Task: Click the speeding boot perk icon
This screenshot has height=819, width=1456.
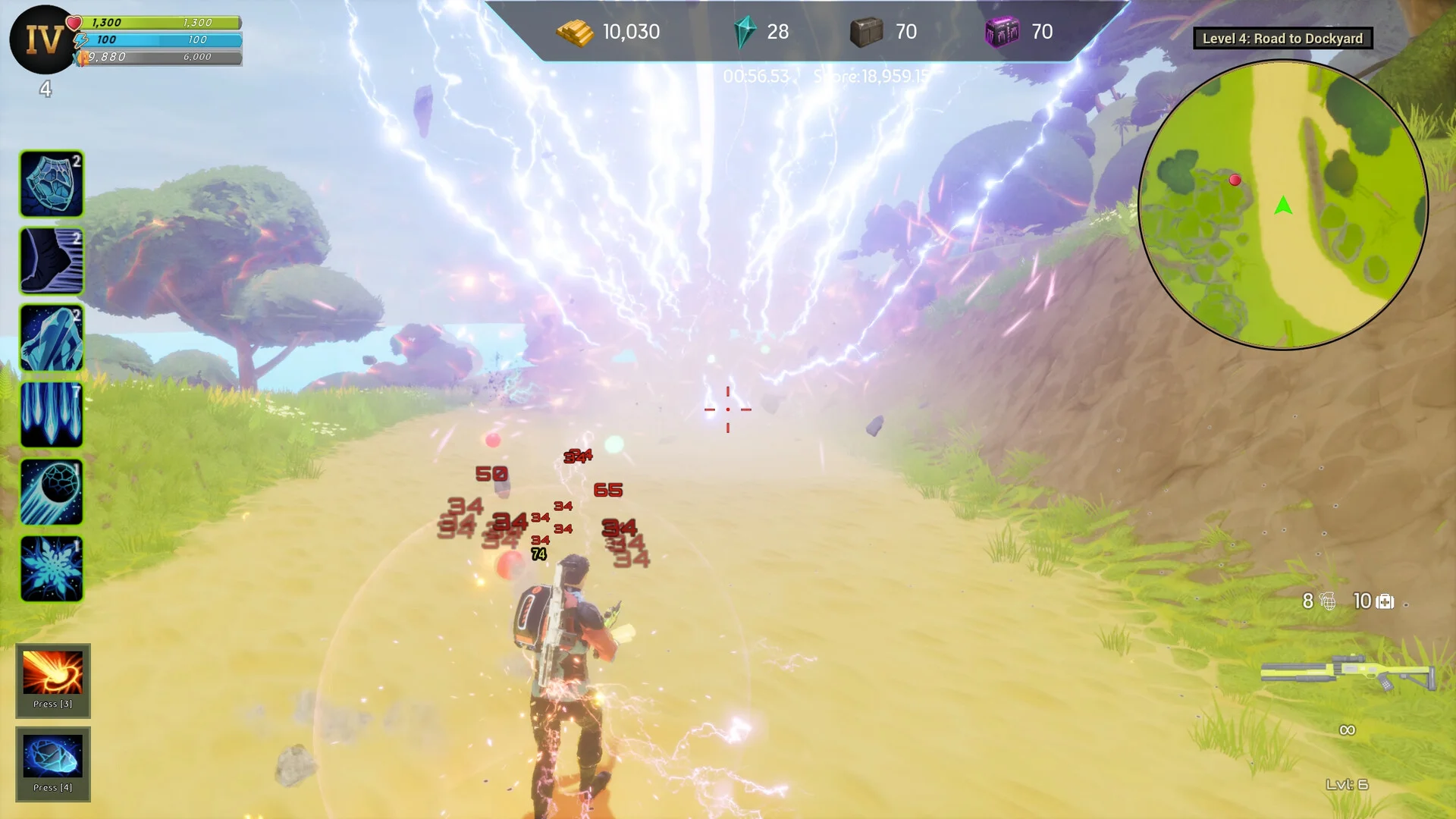Action: (52, 261)
